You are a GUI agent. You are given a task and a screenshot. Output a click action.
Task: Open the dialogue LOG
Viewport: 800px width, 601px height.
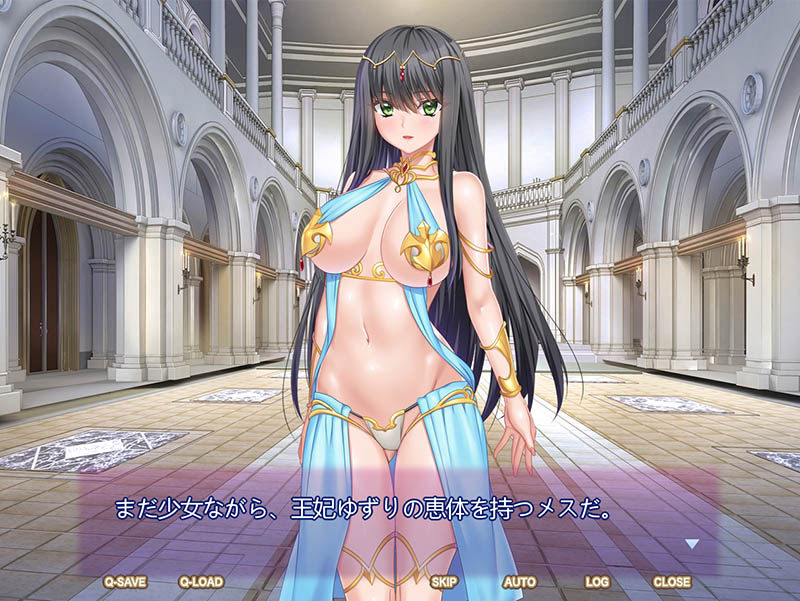(597, 581)
